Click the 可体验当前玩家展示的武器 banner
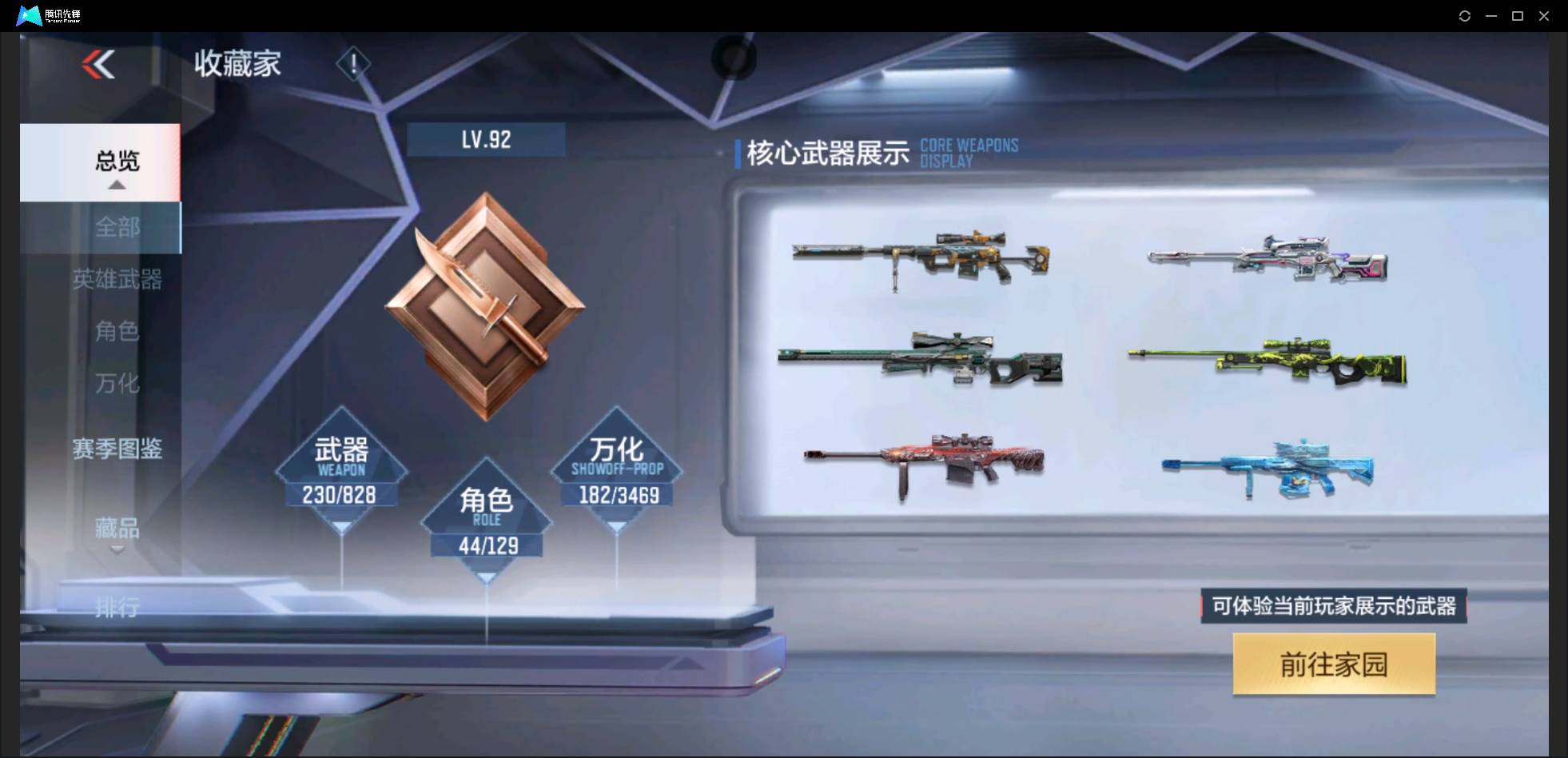 [1333, 606]
